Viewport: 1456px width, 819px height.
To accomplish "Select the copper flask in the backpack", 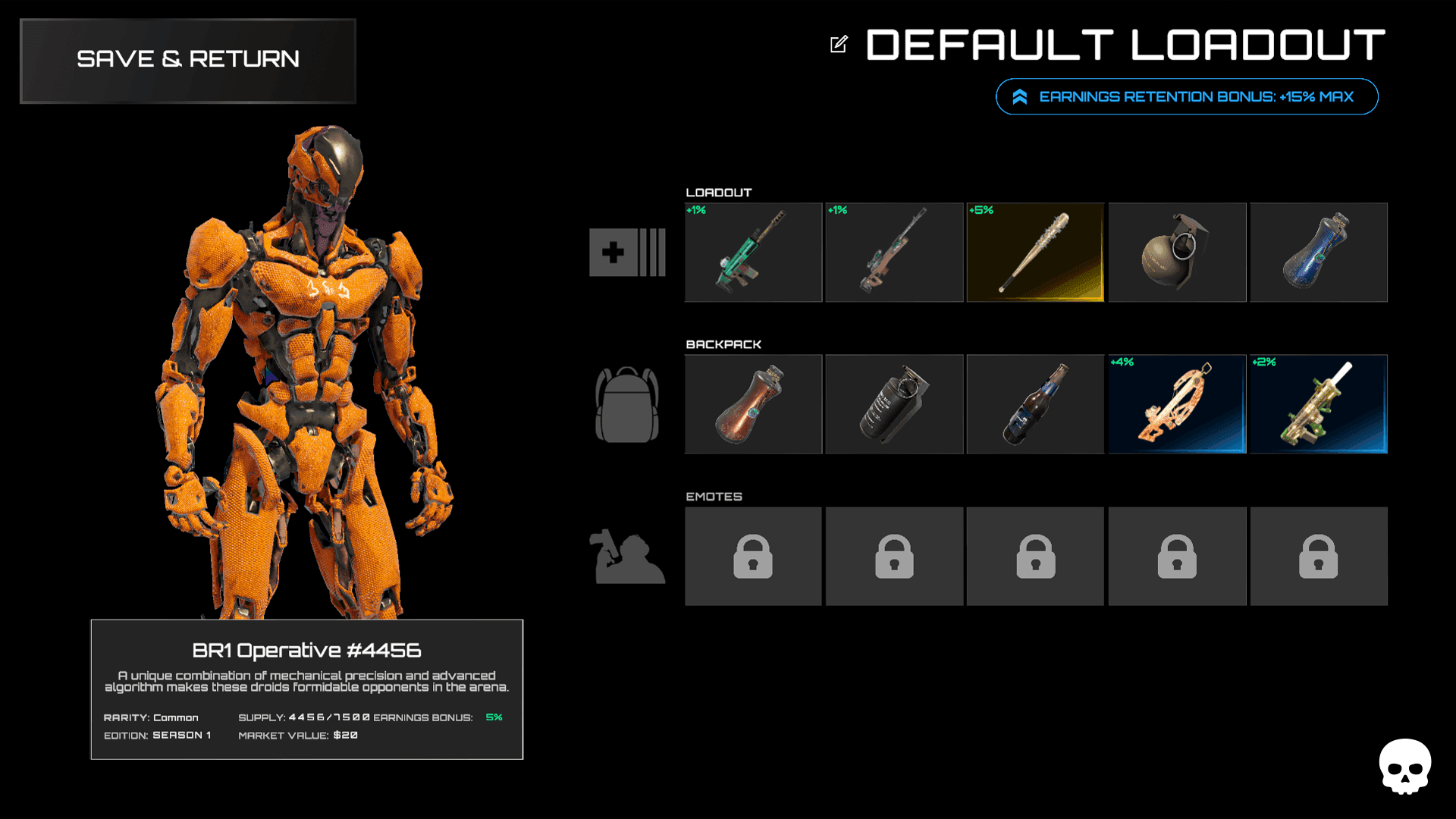I will pos(752,403).
